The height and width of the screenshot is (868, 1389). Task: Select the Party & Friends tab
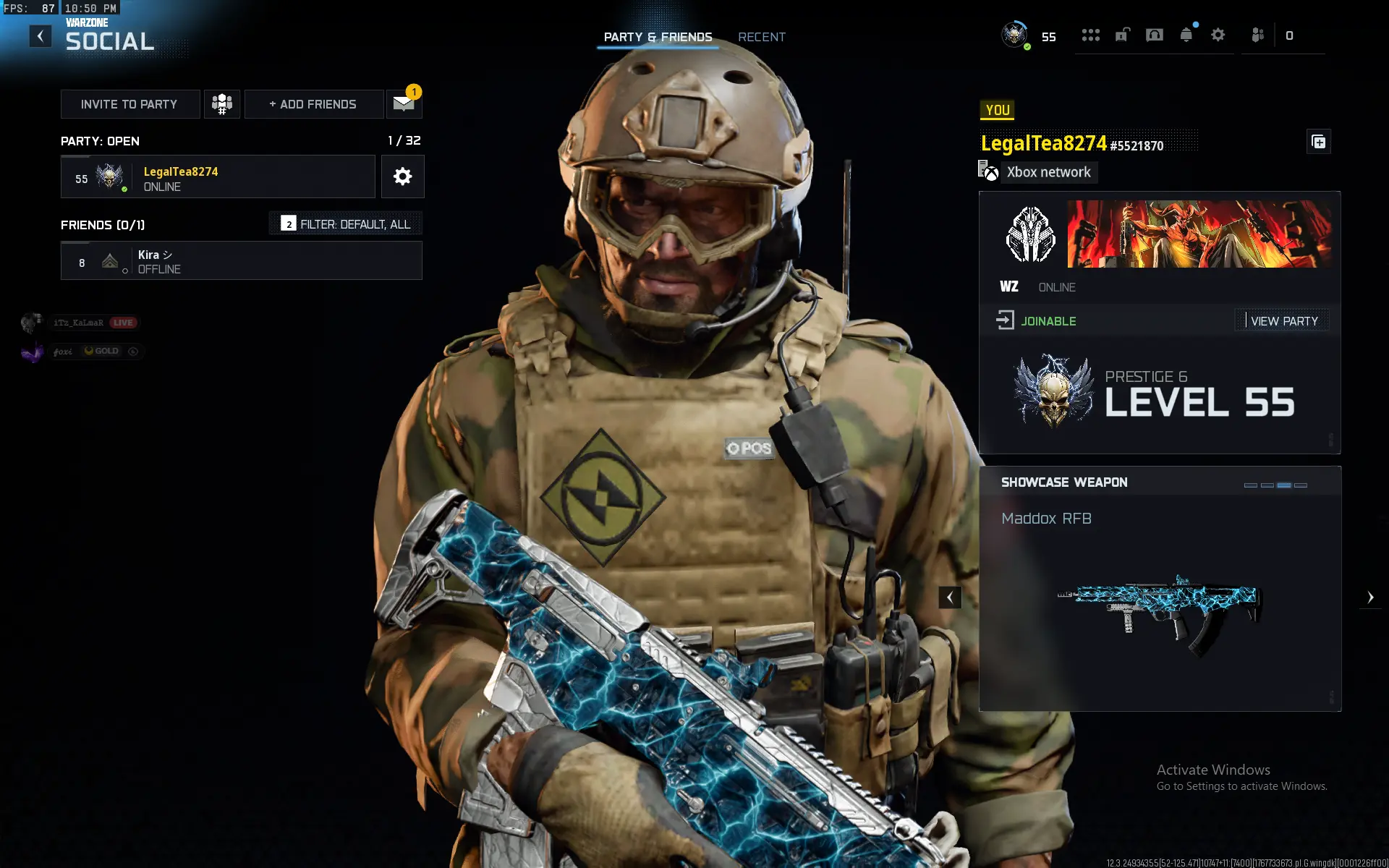(x=658, y=37)
